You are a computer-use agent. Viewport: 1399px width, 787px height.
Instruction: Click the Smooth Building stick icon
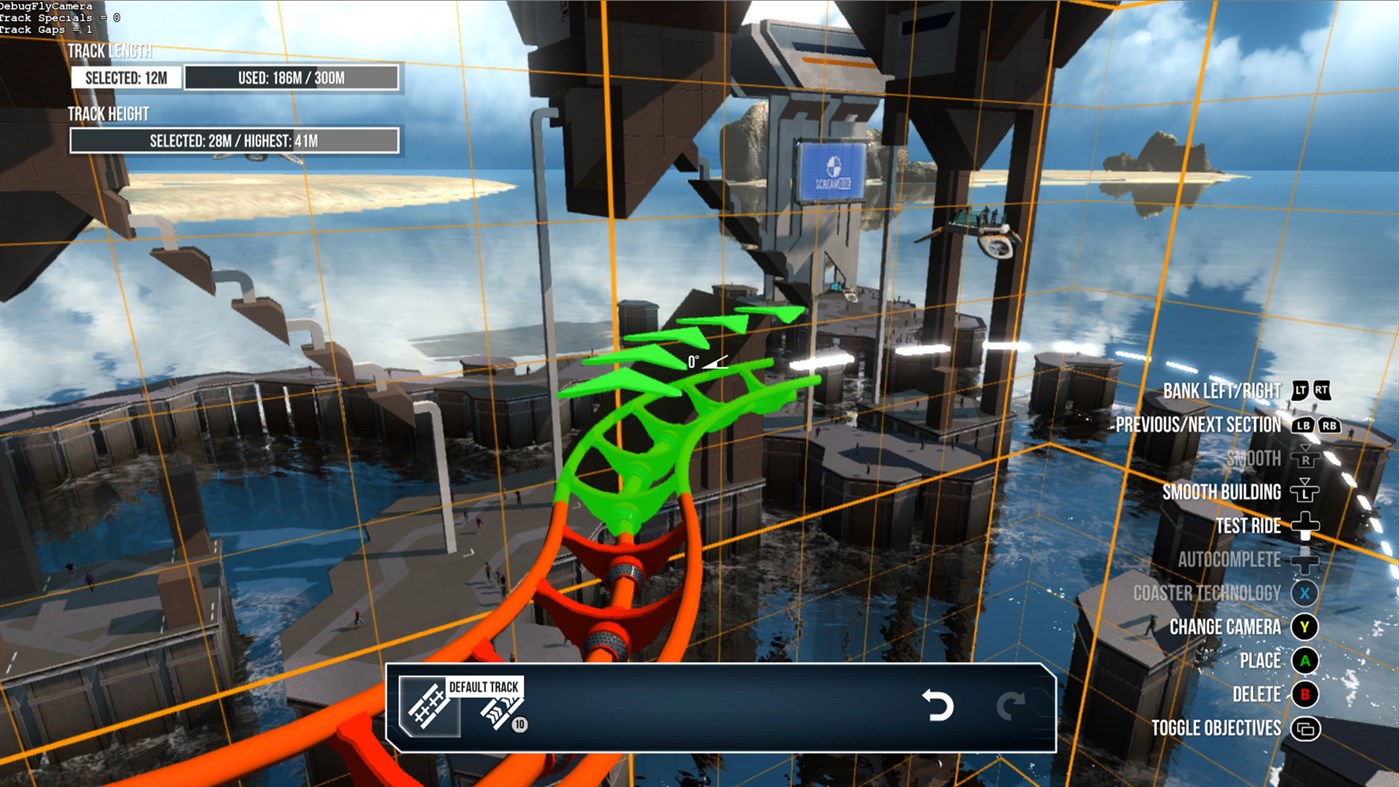1306,492
